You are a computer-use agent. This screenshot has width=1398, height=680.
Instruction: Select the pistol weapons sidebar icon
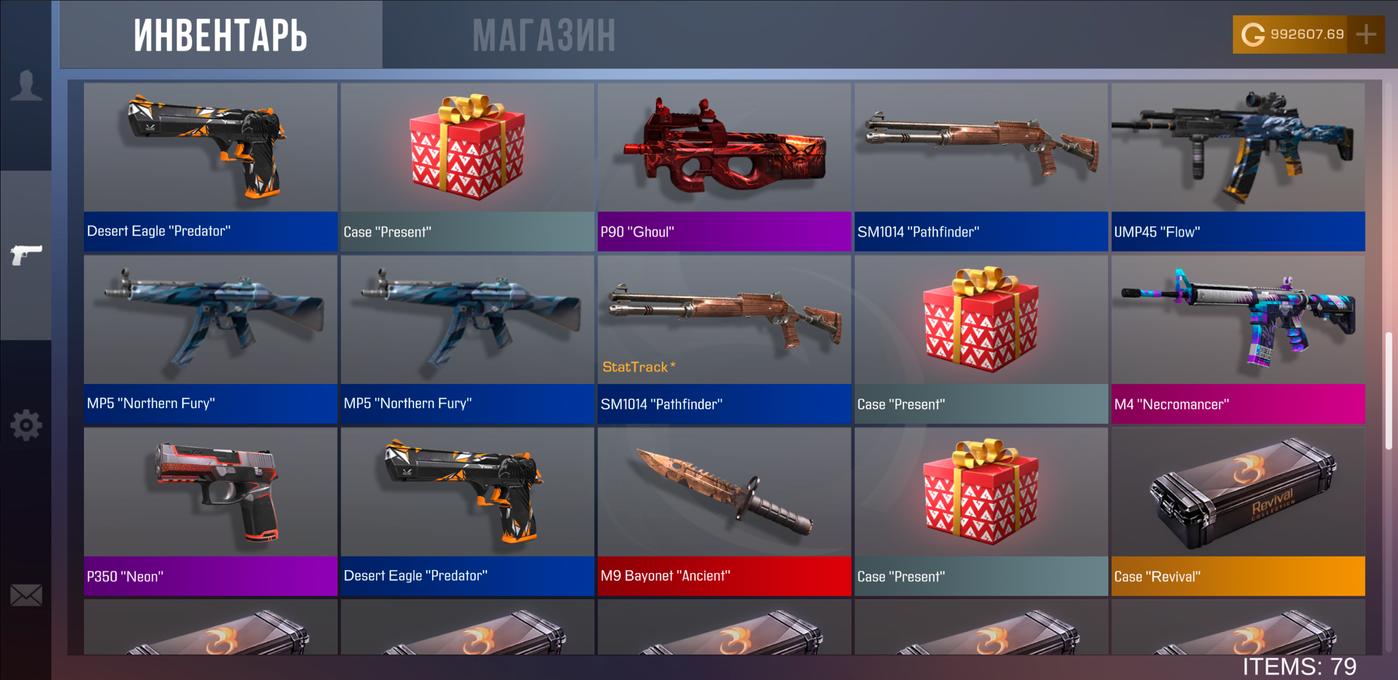[26, 255]
